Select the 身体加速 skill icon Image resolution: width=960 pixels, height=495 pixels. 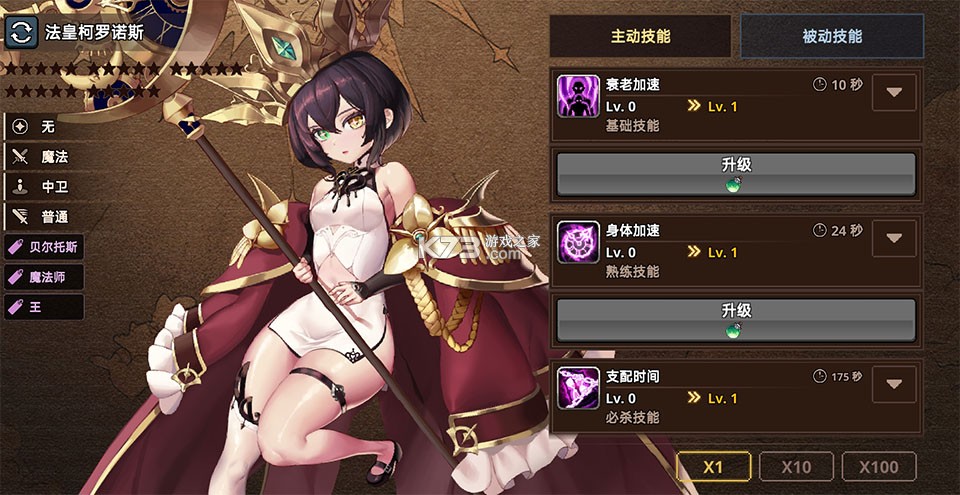pos(578,241)
